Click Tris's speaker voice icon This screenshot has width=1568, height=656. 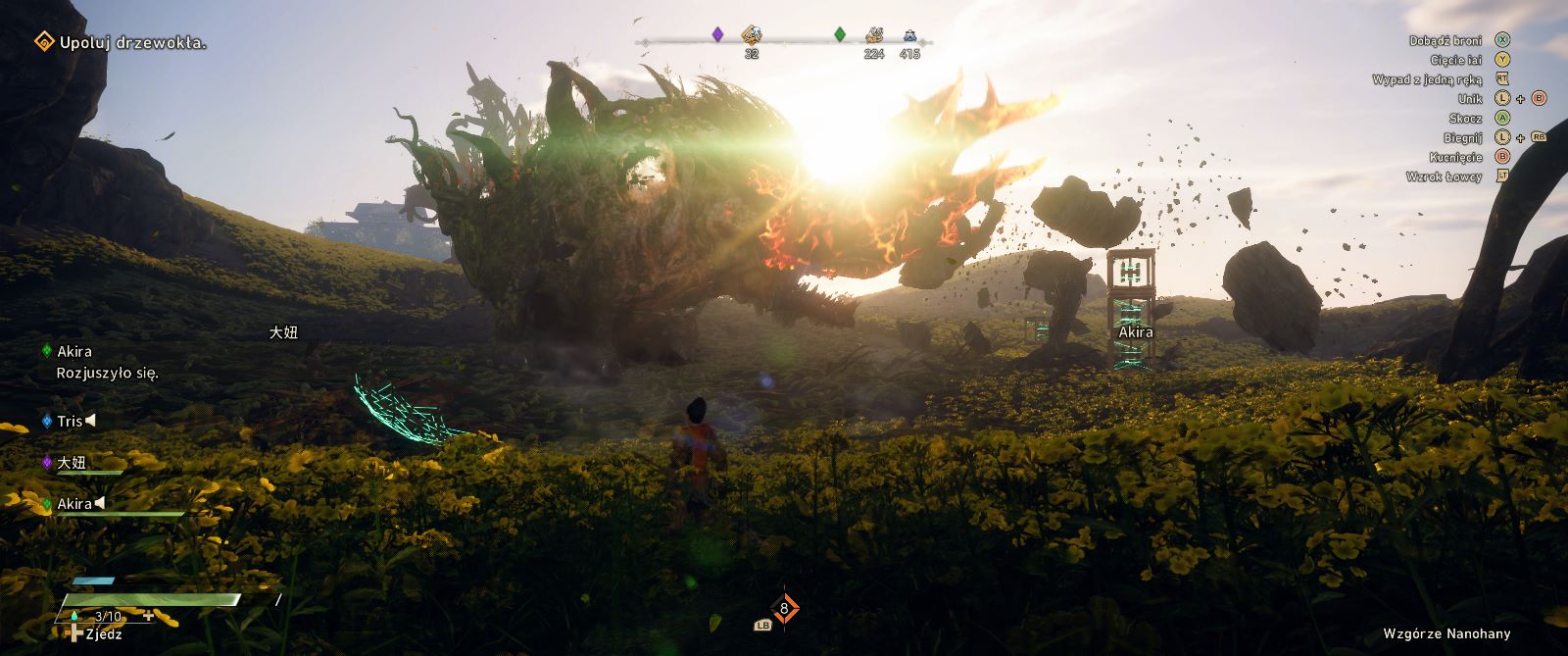[90, 421]
